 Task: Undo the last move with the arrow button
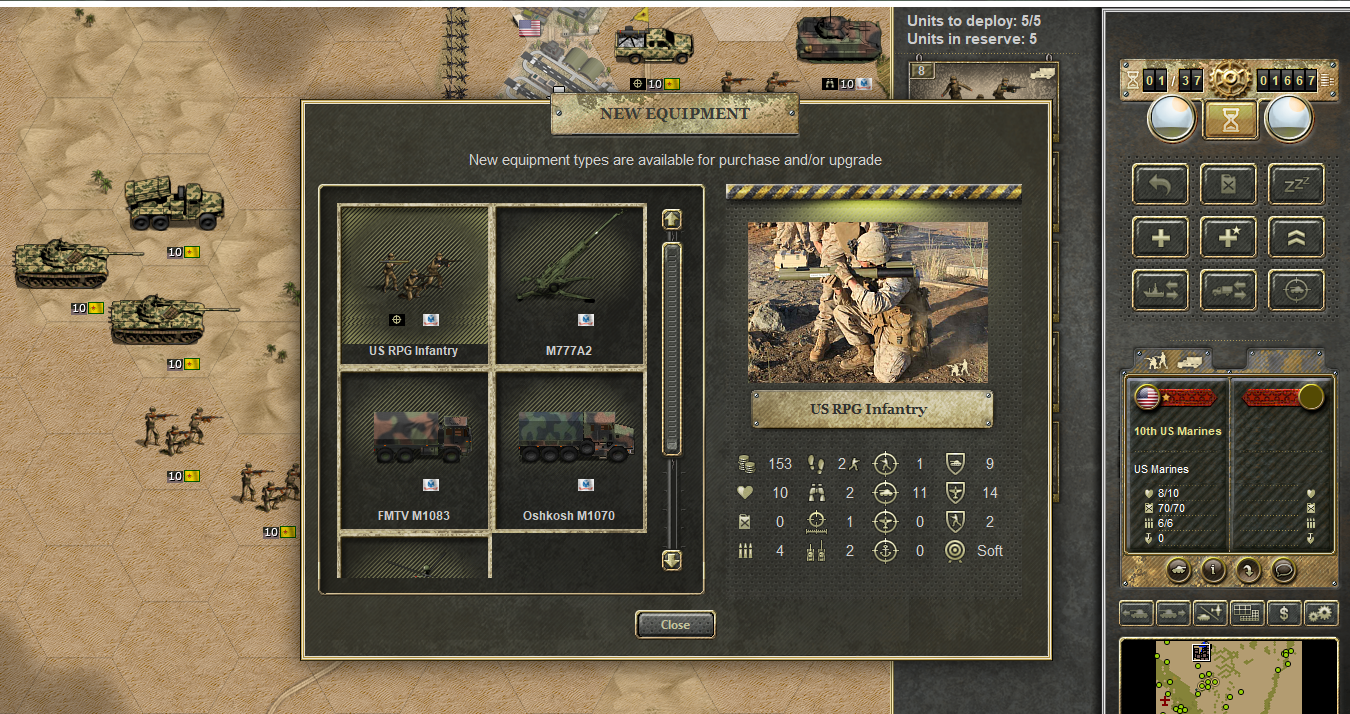[x=1160, y=184]
